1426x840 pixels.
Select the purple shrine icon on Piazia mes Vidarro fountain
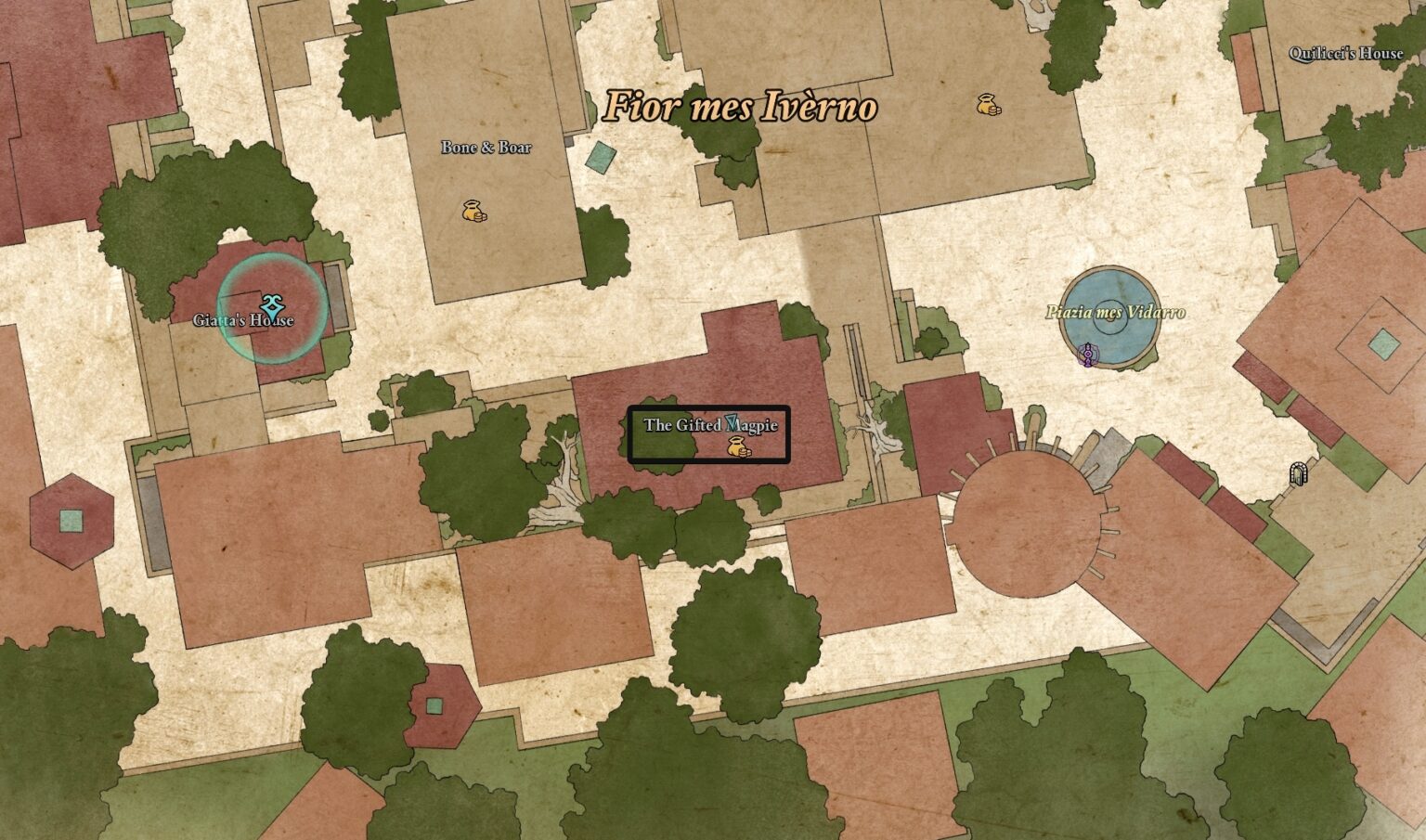click(1089, 355)
